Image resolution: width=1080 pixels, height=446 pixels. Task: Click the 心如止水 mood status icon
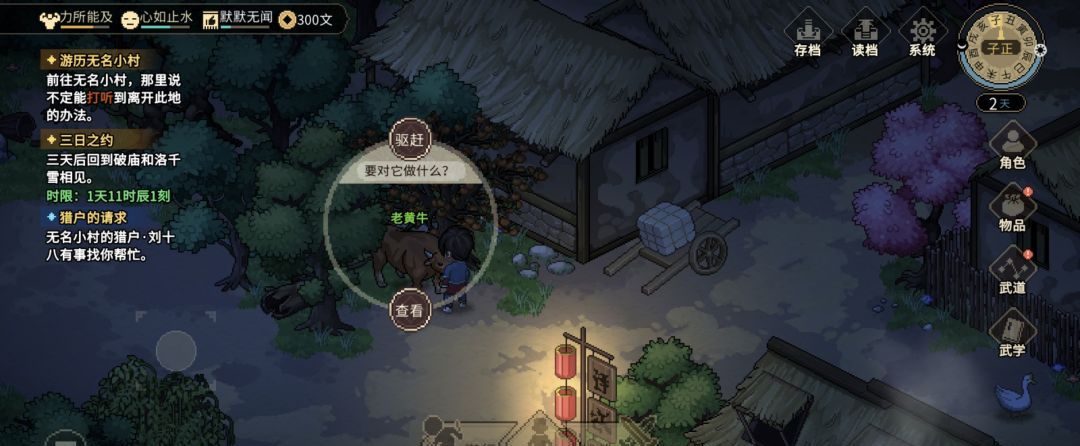(x=131, y=18)
